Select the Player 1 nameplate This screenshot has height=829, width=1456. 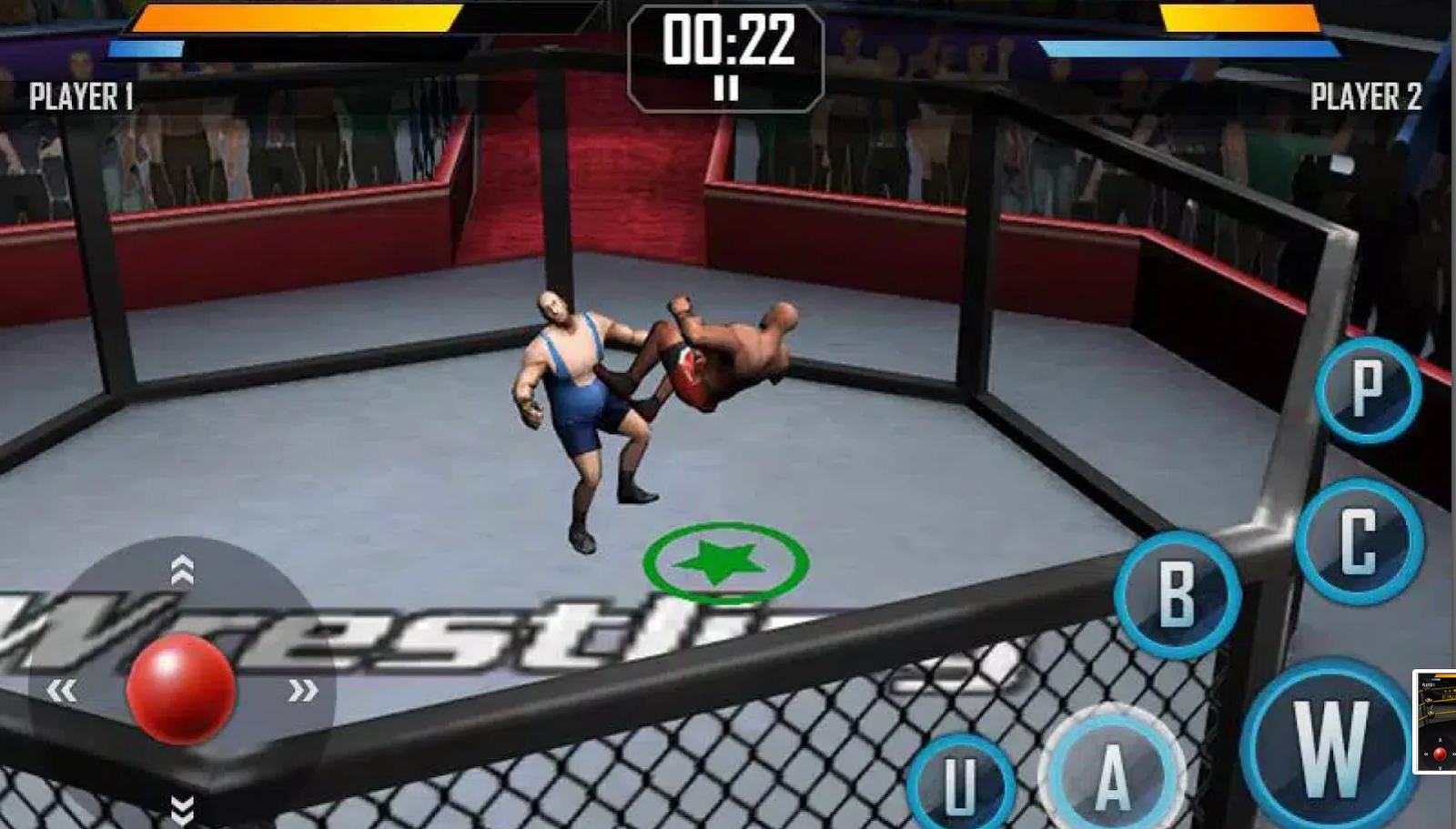point(82,94)
